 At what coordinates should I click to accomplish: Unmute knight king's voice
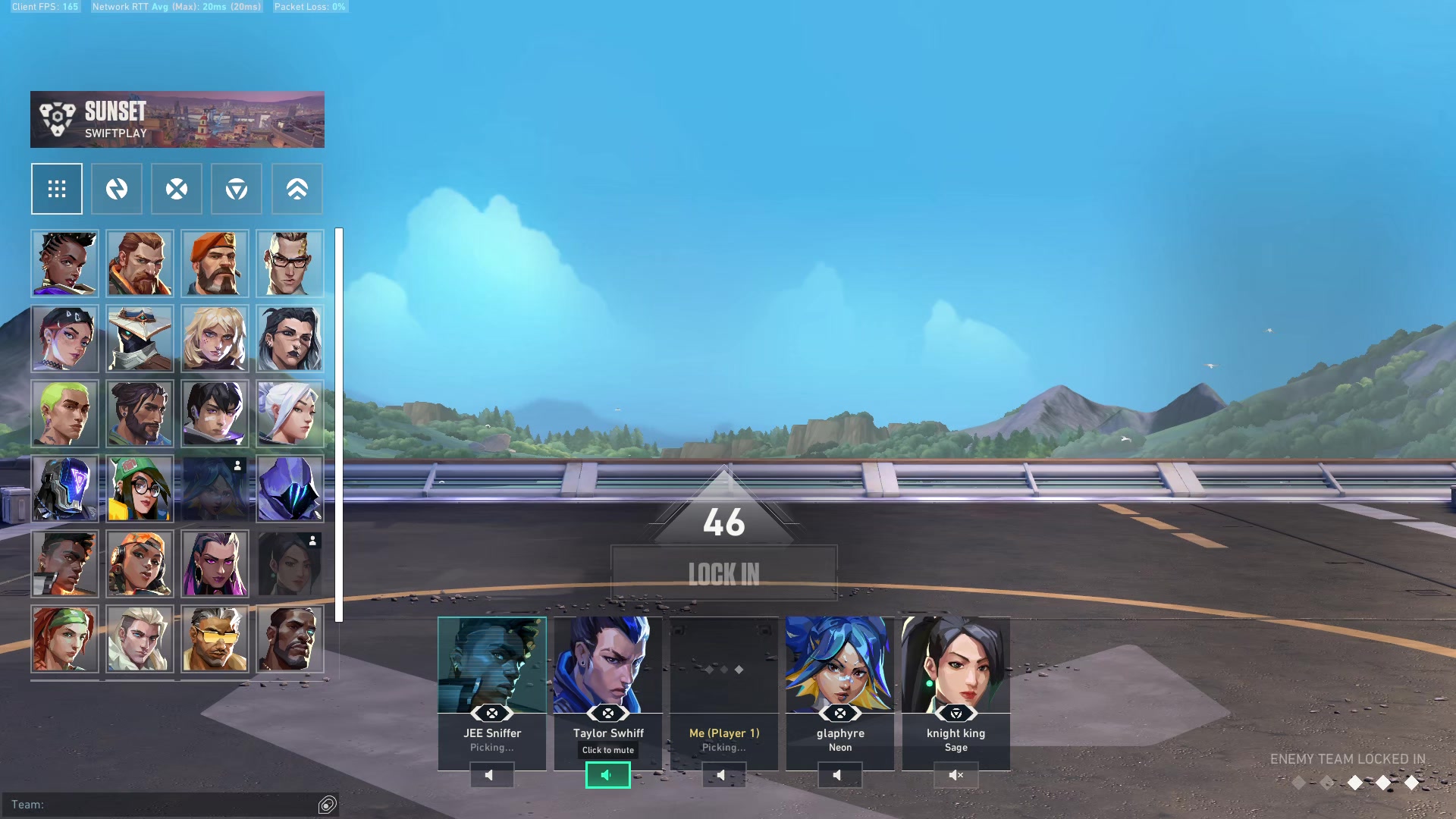(x=955, y=775)
